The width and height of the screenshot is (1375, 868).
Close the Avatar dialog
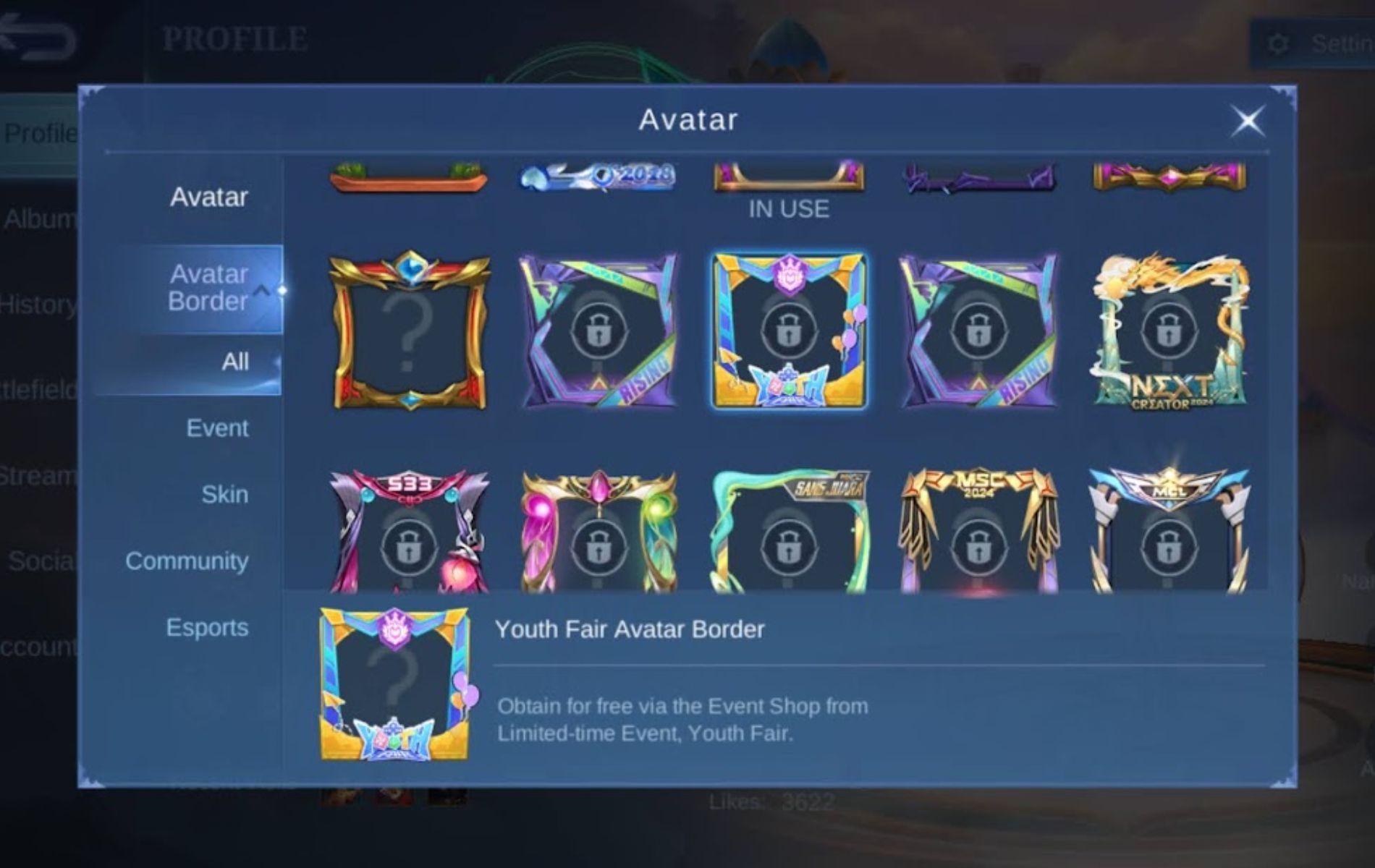(x=1249, y=121)
